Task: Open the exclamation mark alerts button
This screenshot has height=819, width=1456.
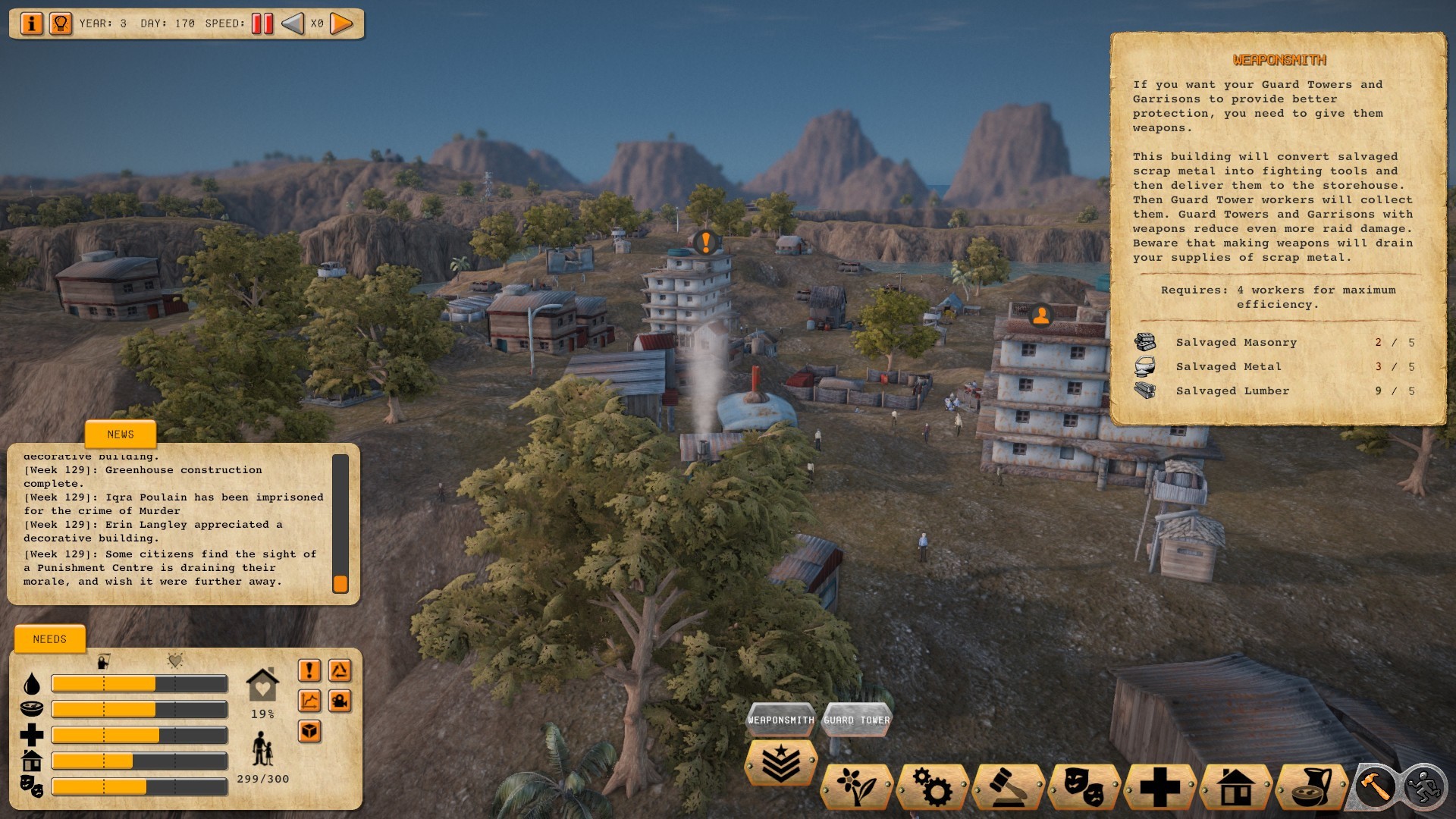Action: (x=309, y=670)
